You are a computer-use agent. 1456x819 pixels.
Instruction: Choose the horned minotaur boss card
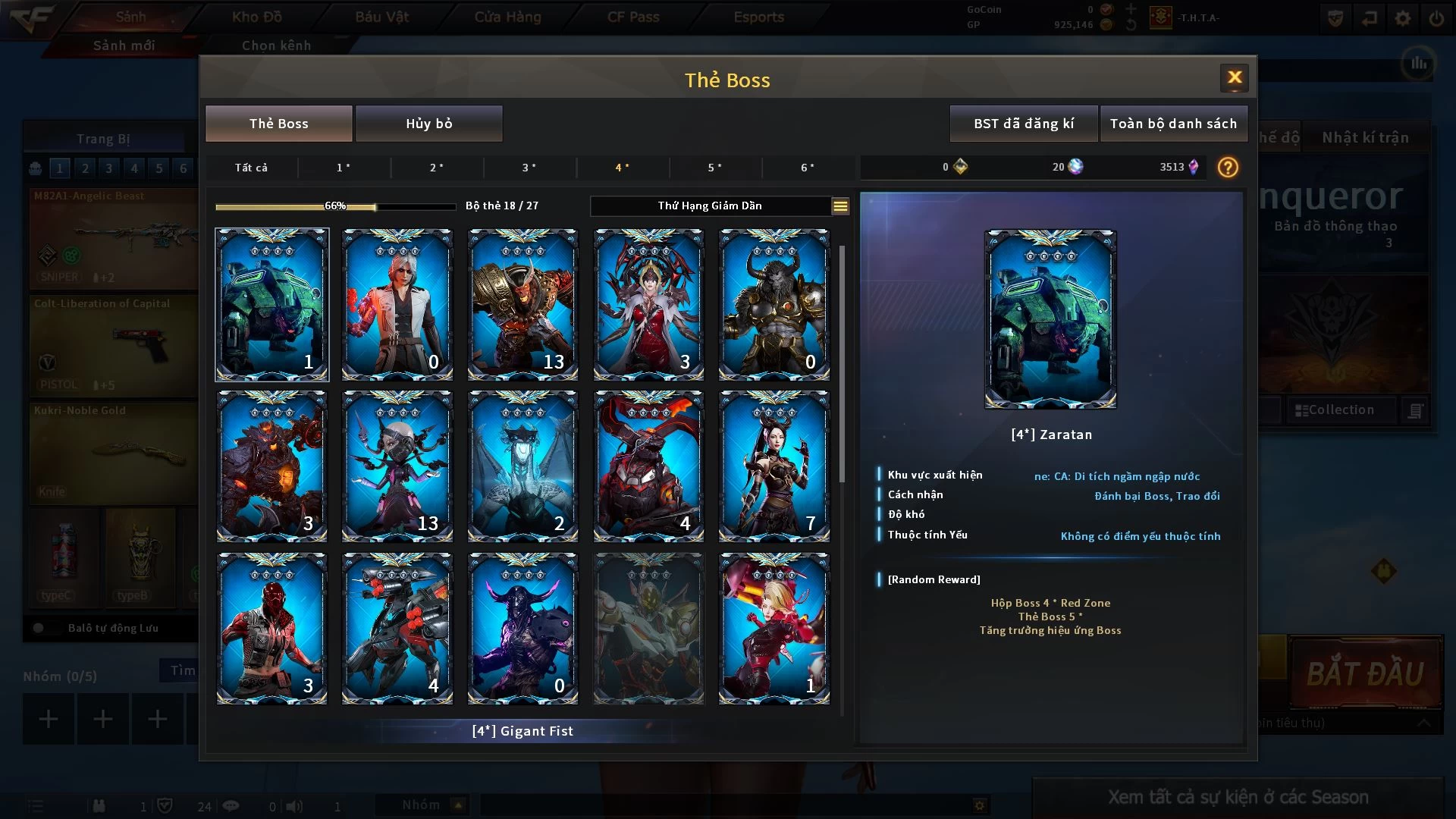(773, 305)
